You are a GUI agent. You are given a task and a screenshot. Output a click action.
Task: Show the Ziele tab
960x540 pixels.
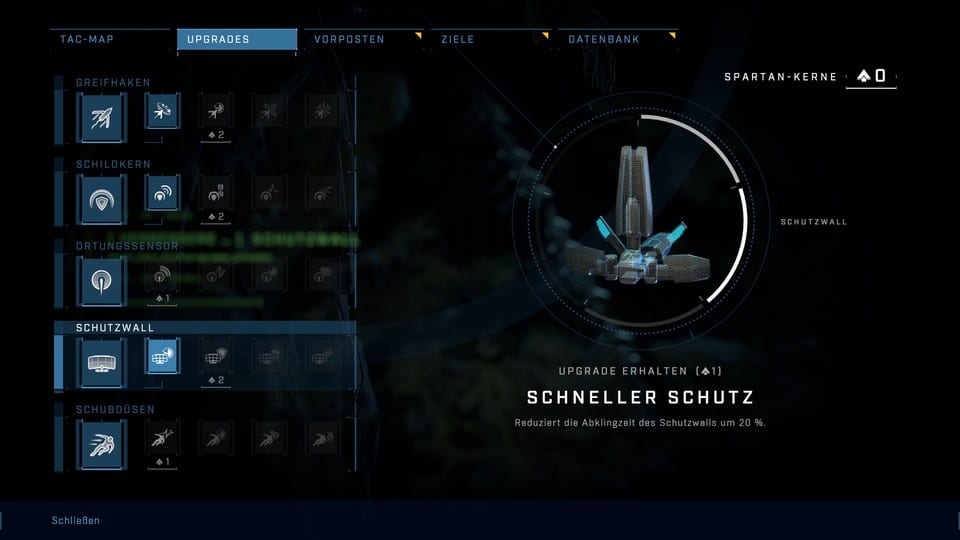pos(490,40)
